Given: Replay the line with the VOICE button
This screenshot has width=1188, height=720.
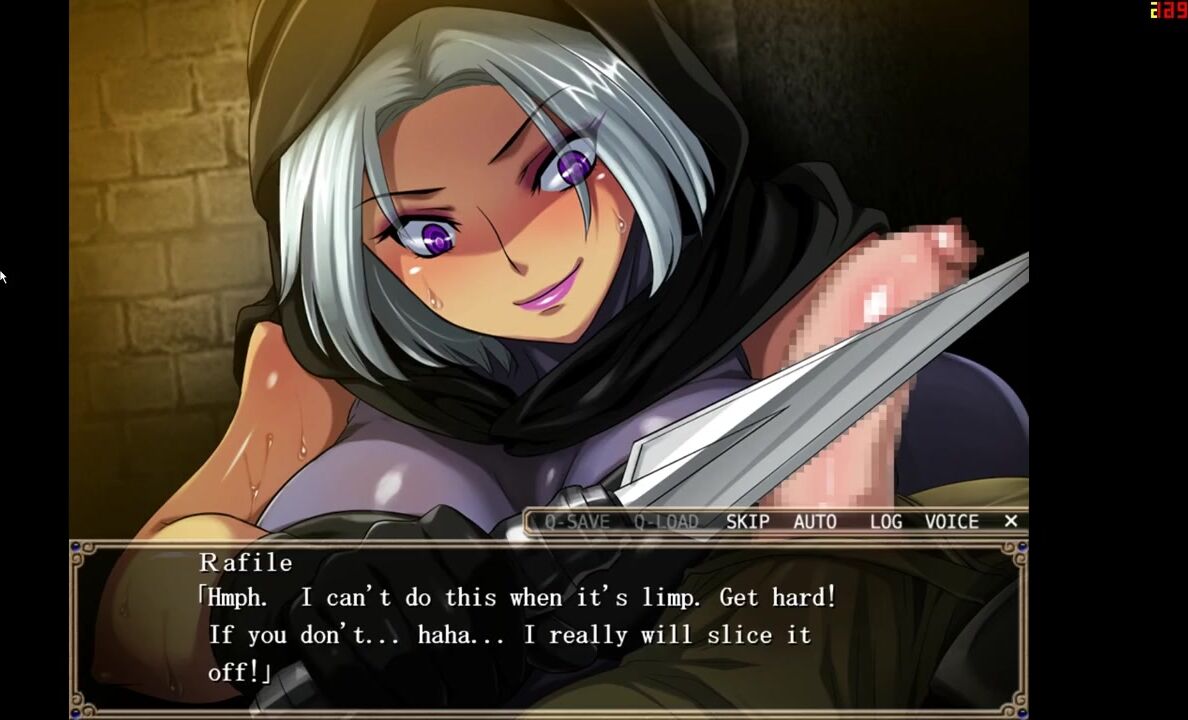Looking at the screenshot, I should pos(951,521).
